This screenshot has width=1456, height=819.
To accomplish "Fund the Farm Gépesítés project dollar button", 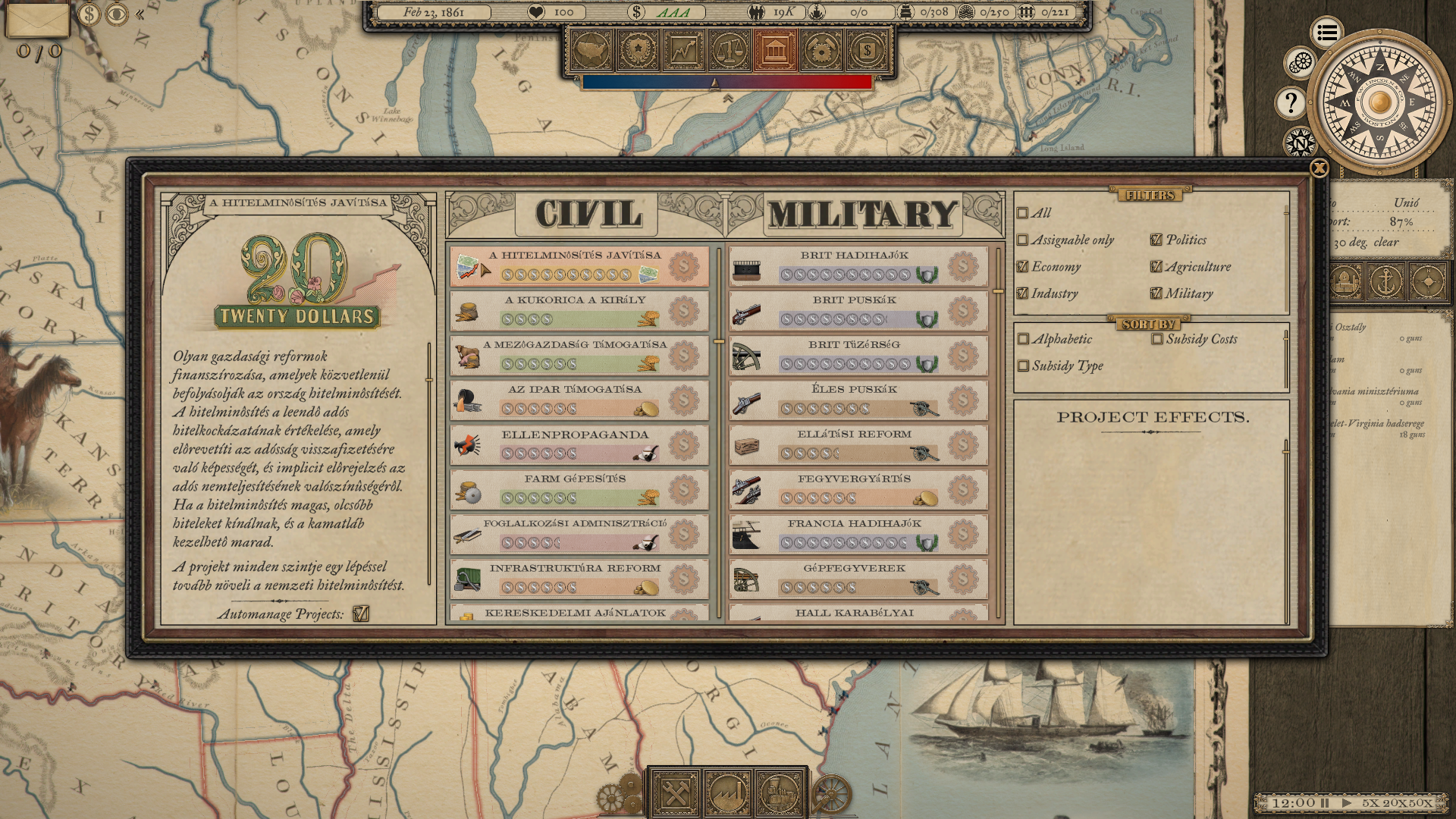I will point(683,490).
